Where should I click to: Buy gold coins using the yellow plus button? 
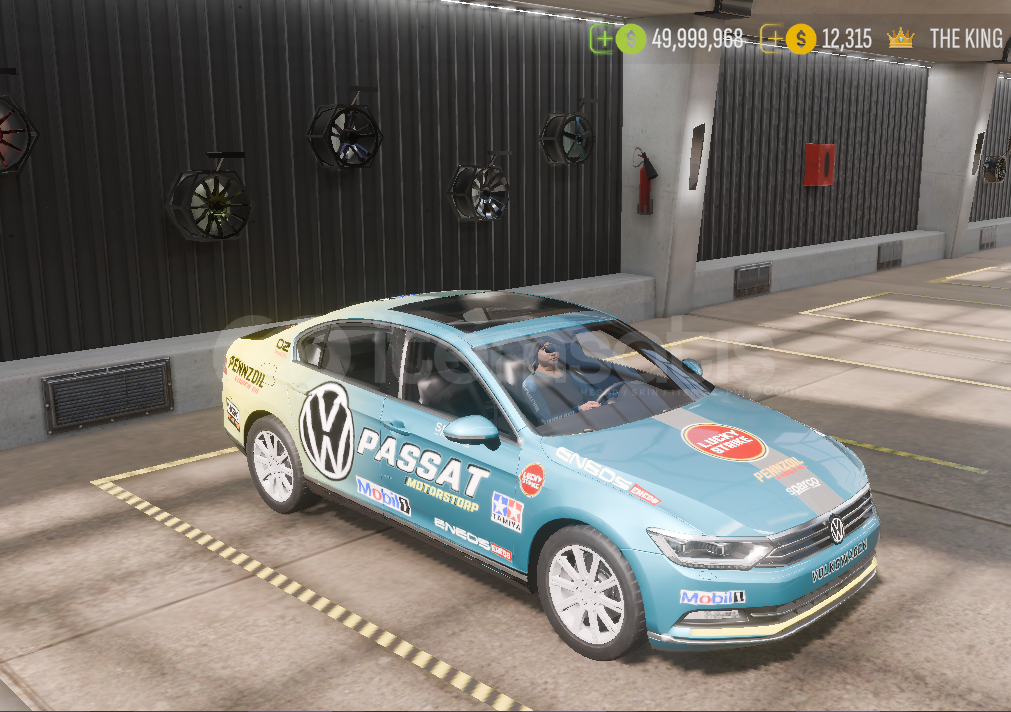772,39
